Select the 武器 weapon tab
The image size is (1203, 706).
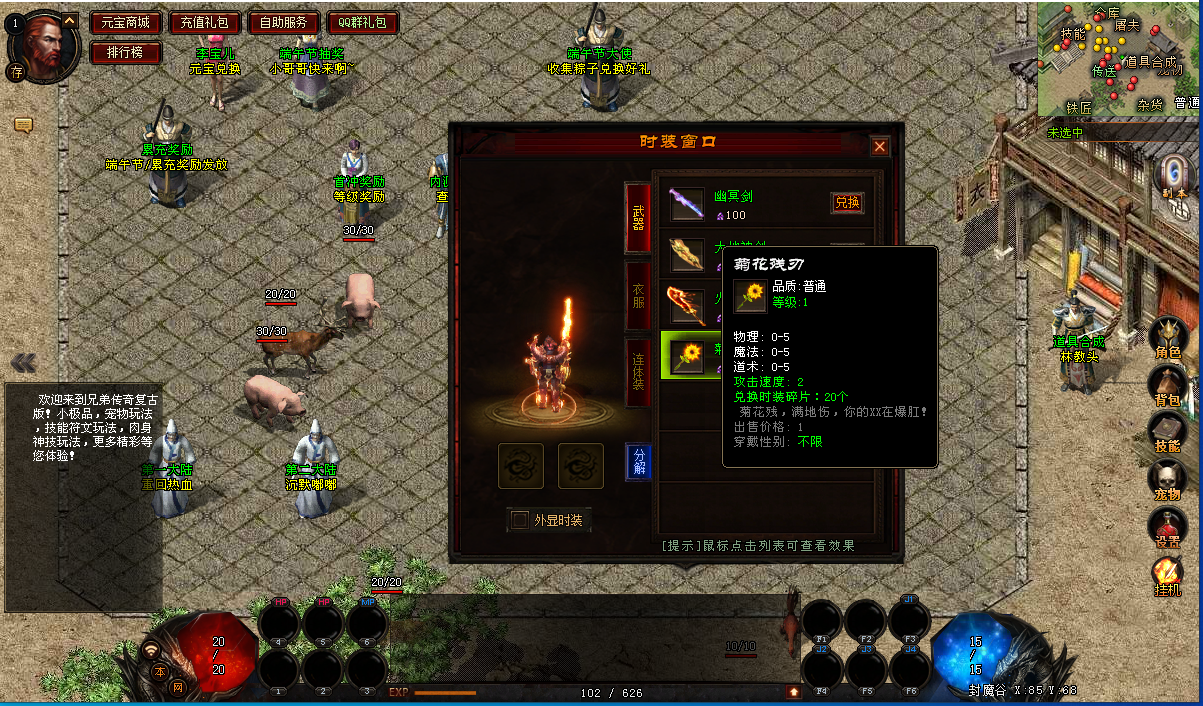tap(638, 218)
